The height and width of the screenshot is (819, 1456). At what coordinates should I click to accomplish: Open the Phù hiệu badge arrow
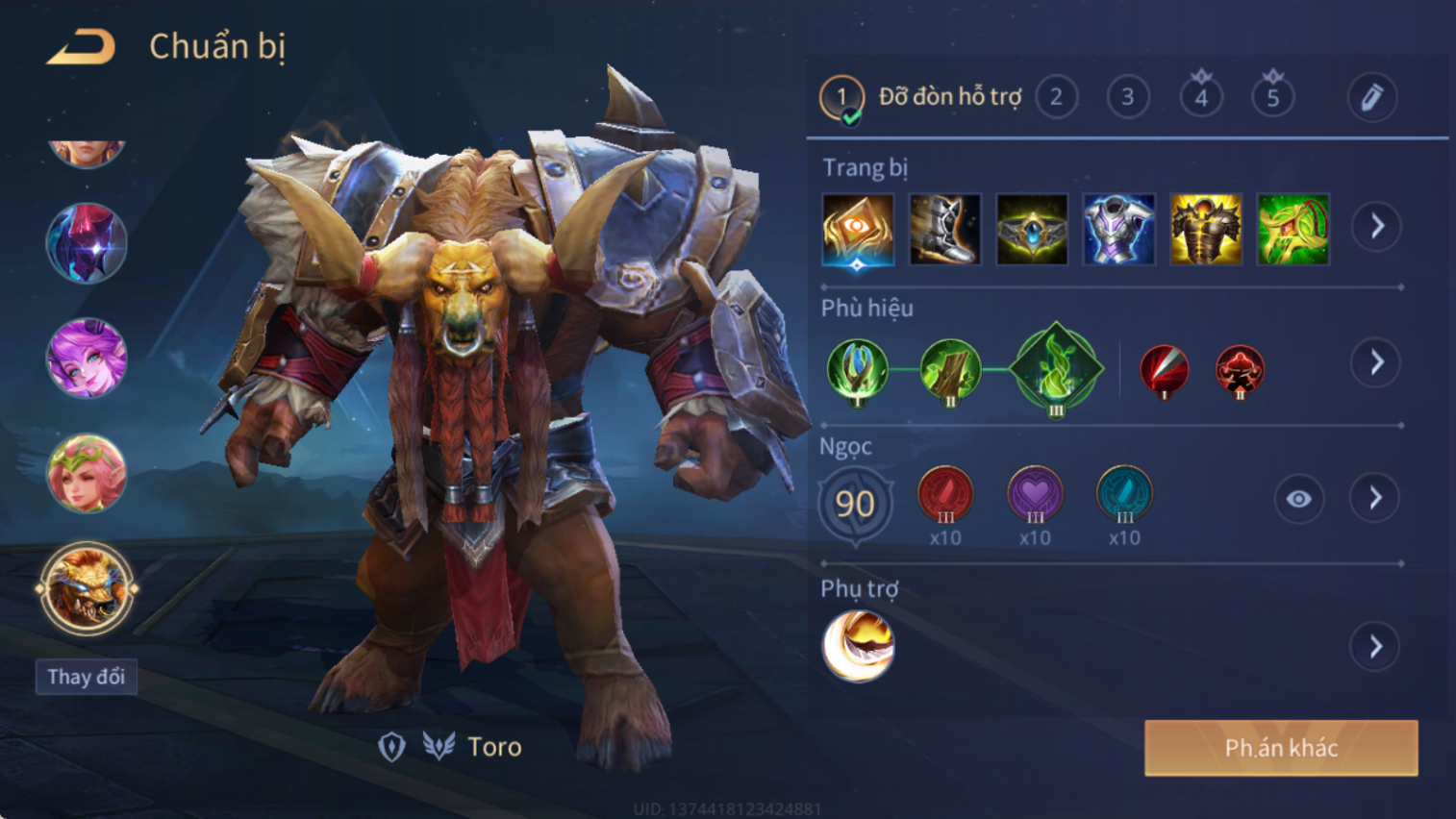point(1376,362)
